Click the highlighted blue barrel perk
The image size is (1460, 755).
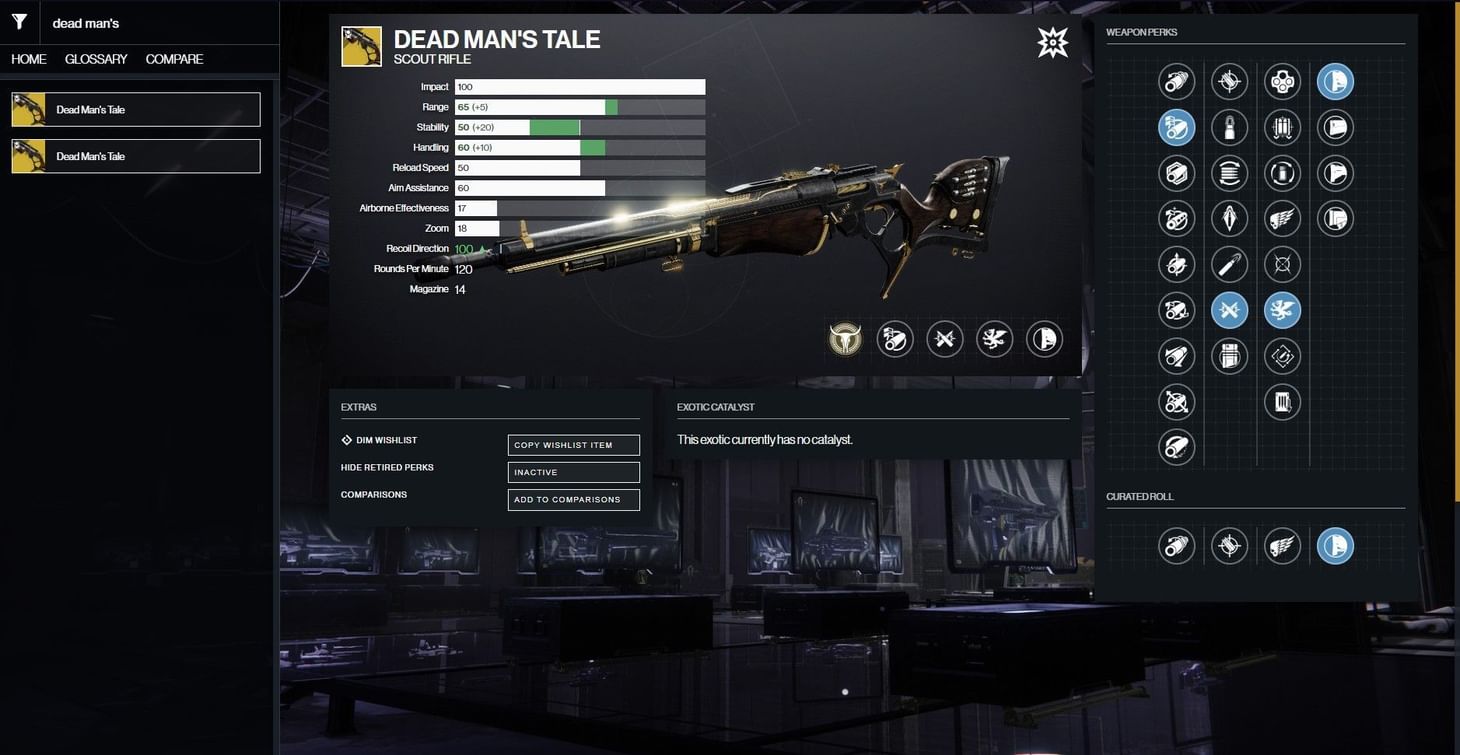[x=1177, y=127]
